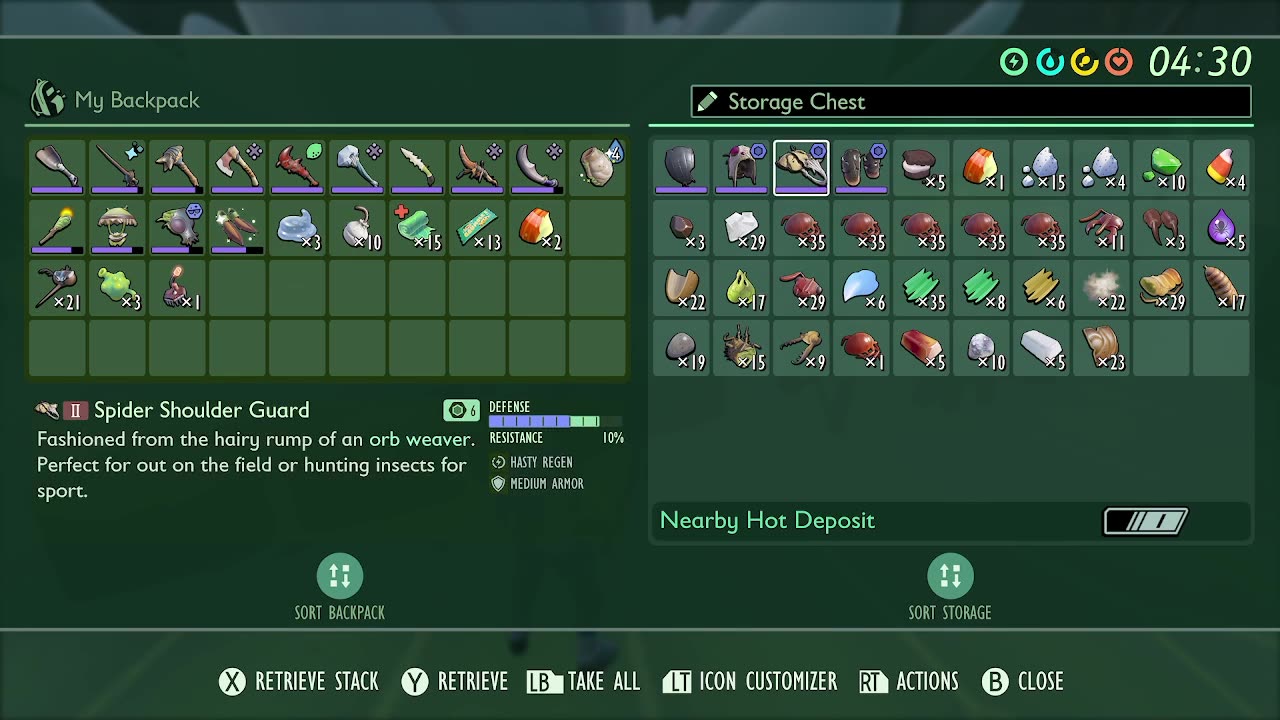
Task: Sort the storage chest items
Action: point(949,577)
